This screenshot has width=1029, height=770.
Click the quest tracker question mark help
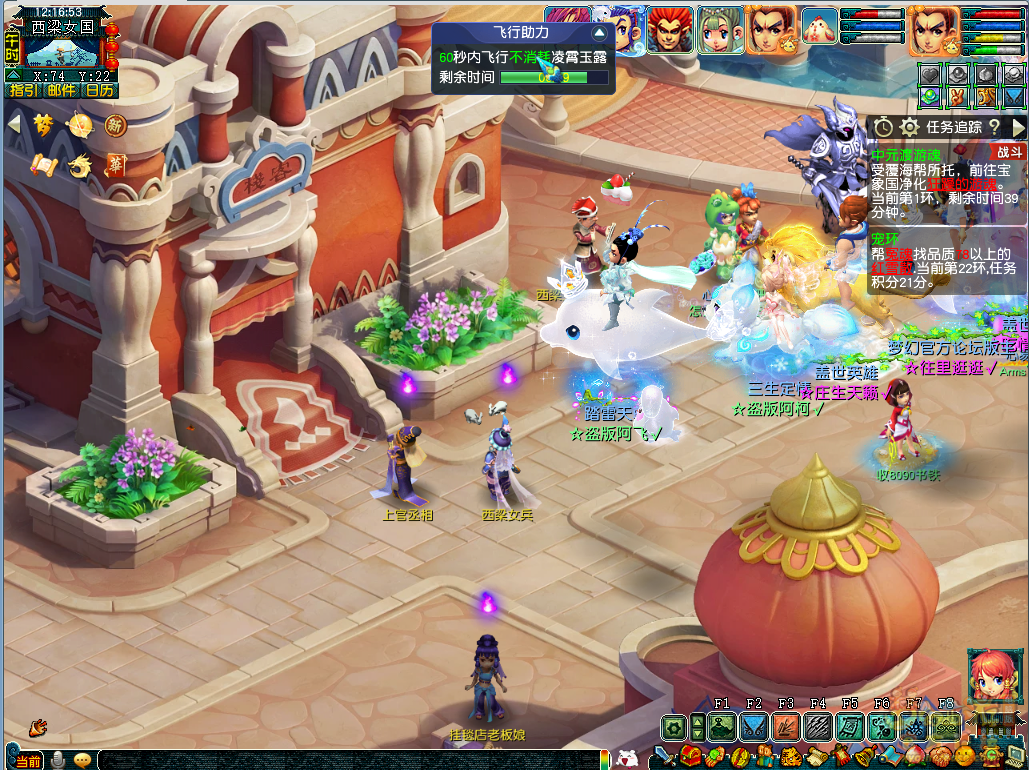tap(993, 127)
